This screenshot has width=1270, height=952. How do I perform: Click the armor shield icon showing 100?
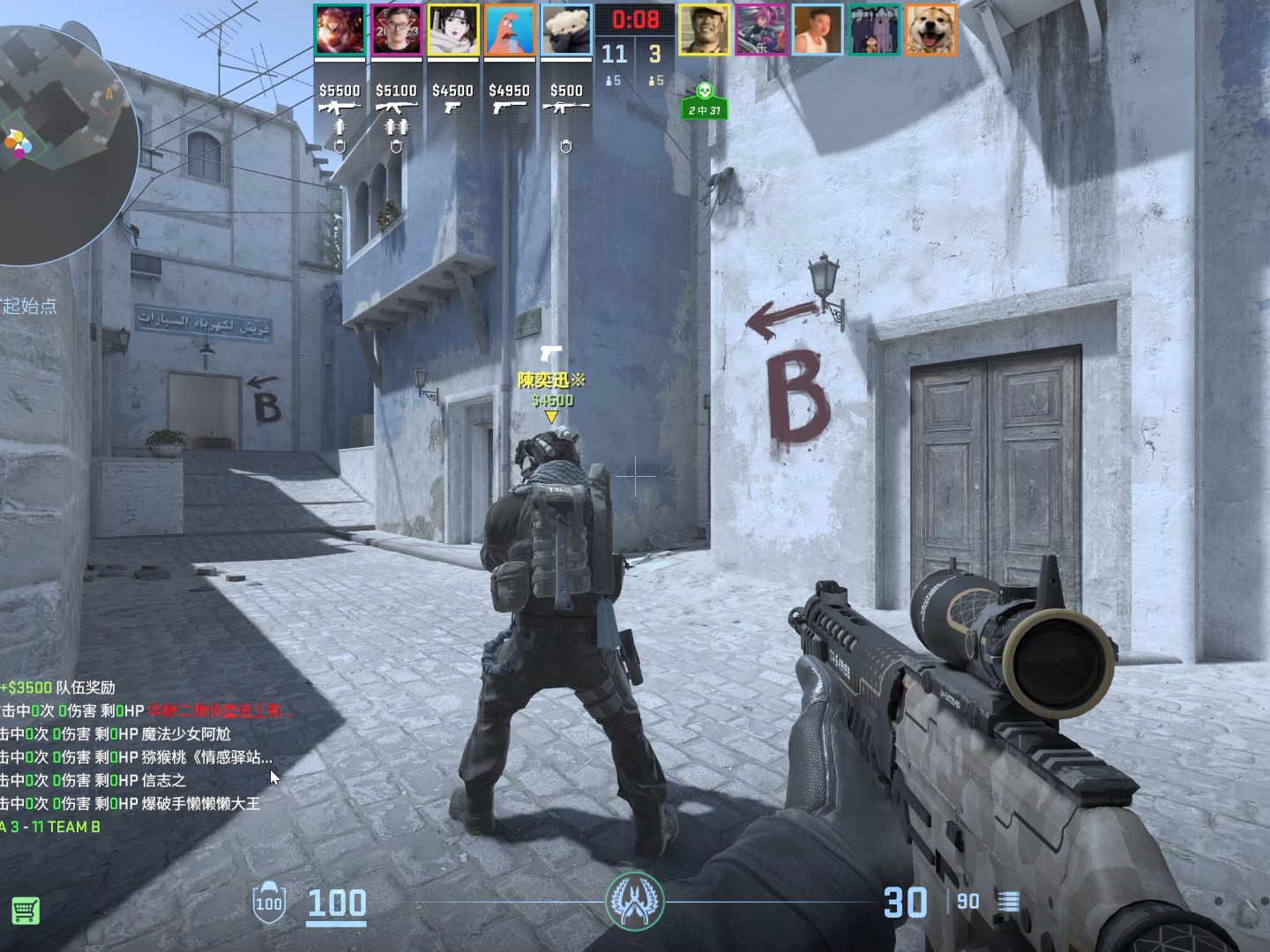(x=268, y=902)
